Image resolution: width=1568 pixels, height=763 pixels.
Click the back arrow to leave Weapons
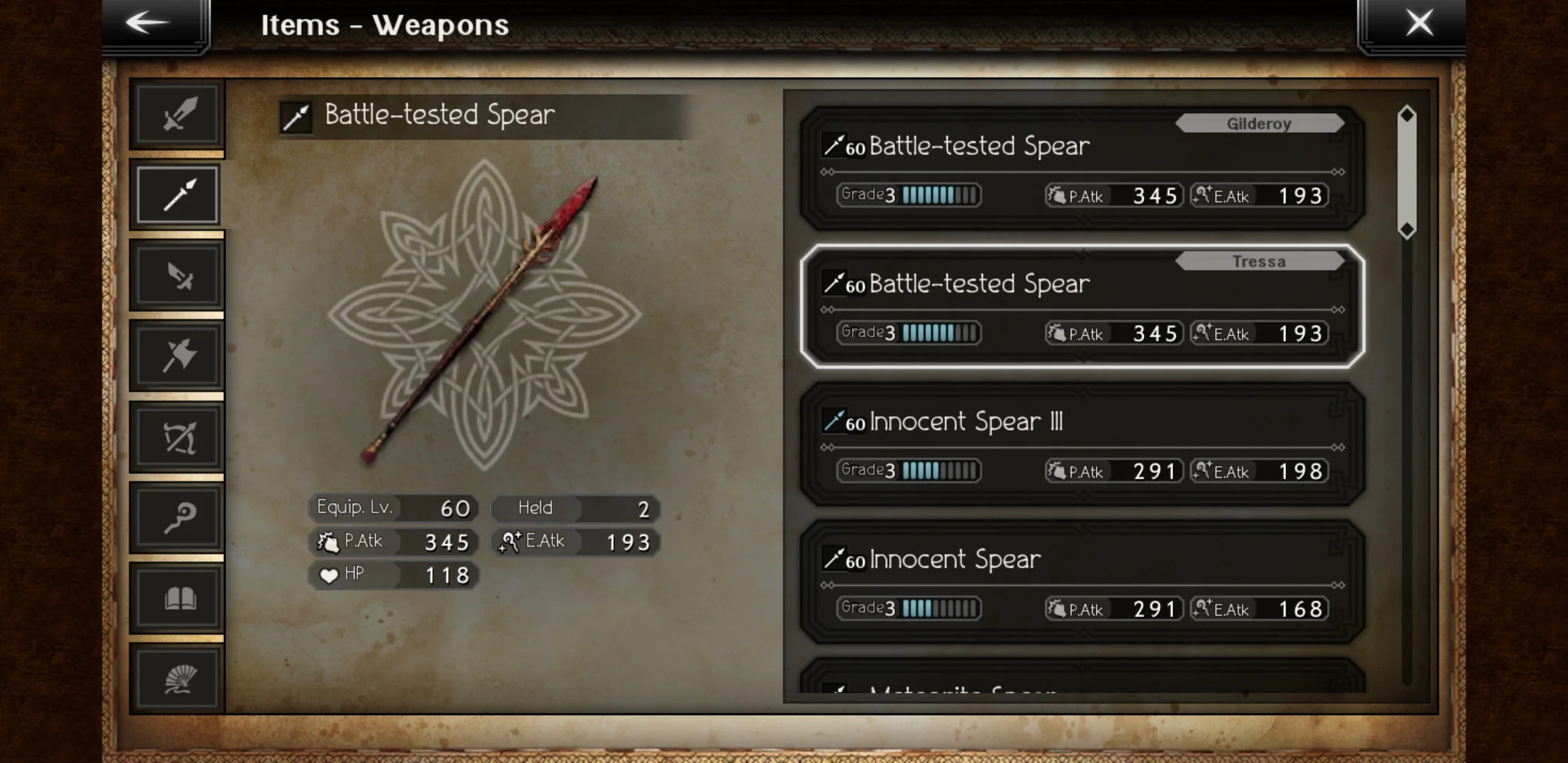148,23
